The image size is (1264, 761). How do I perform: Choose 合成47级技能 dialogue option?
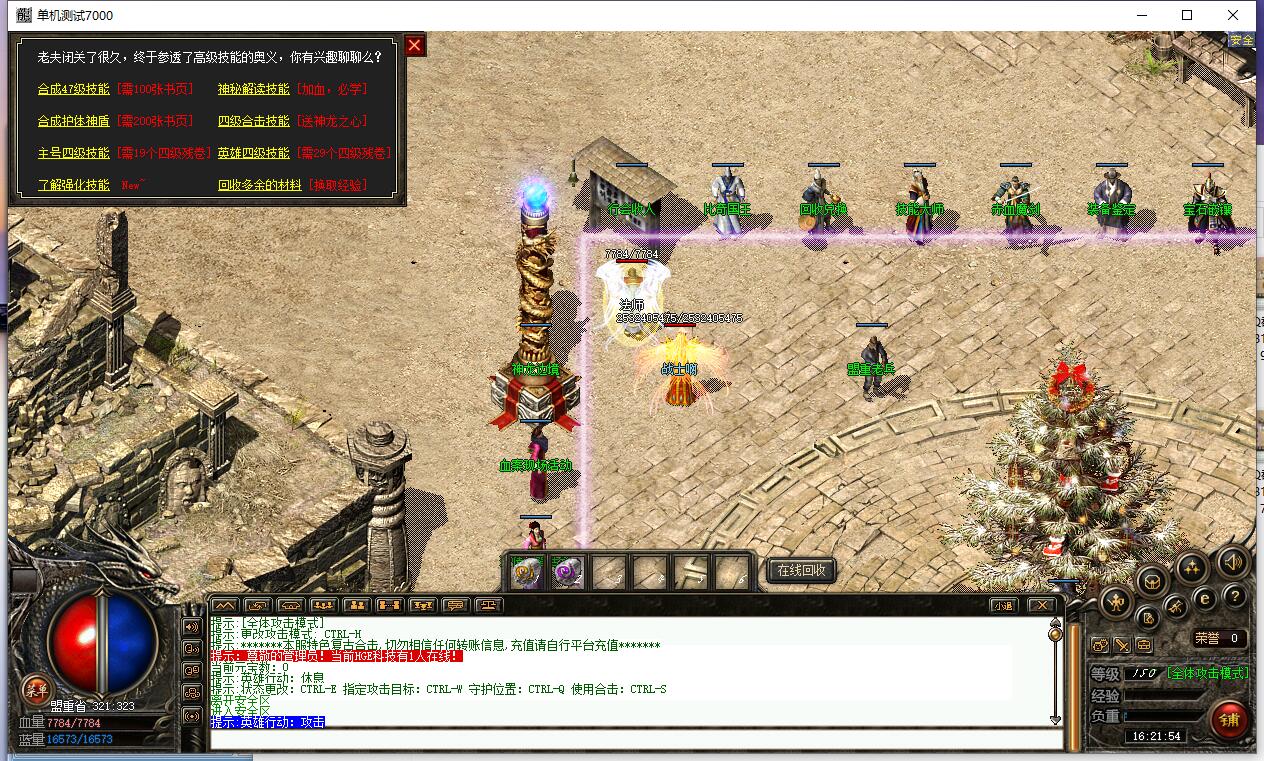74,89
